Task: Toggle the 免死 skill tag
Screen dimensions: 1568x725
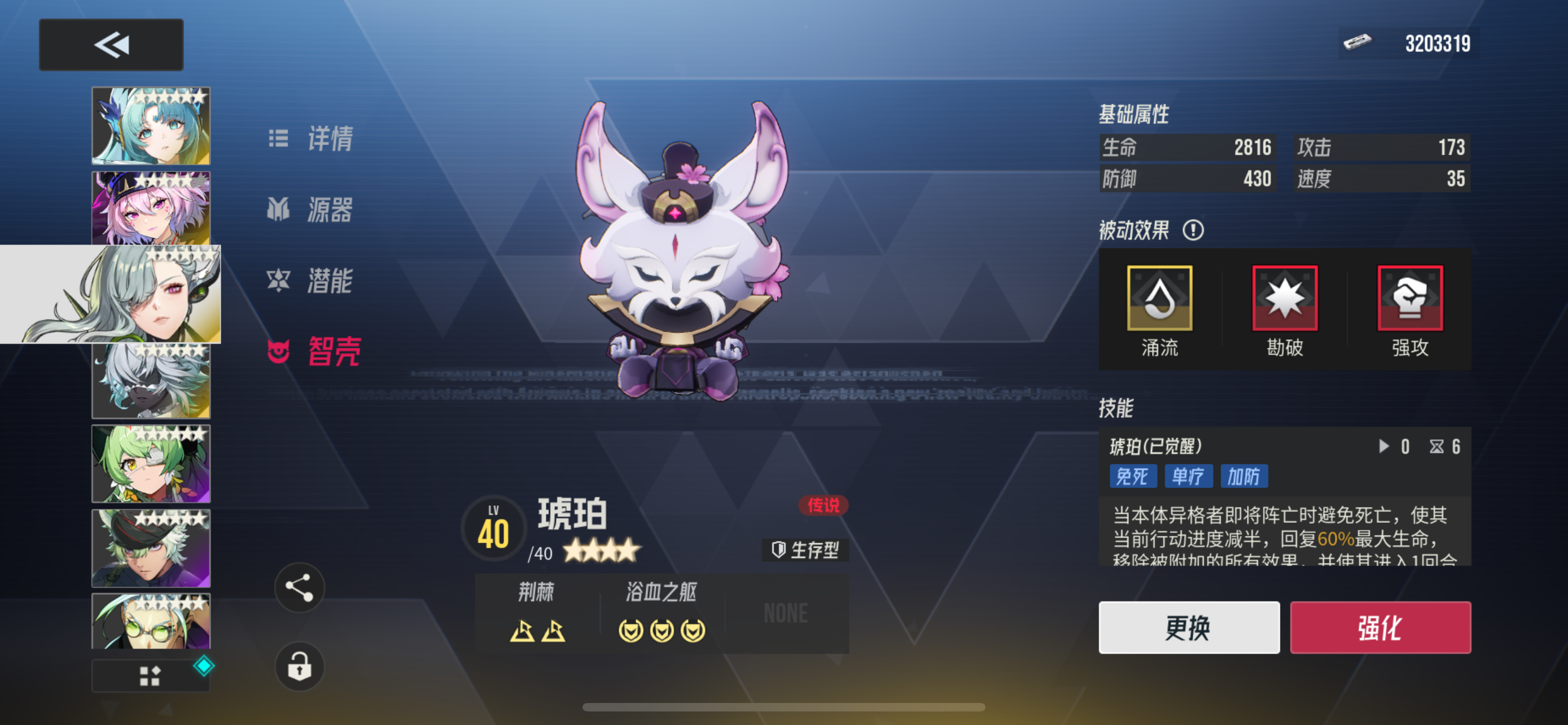Action: point(1132,477)
